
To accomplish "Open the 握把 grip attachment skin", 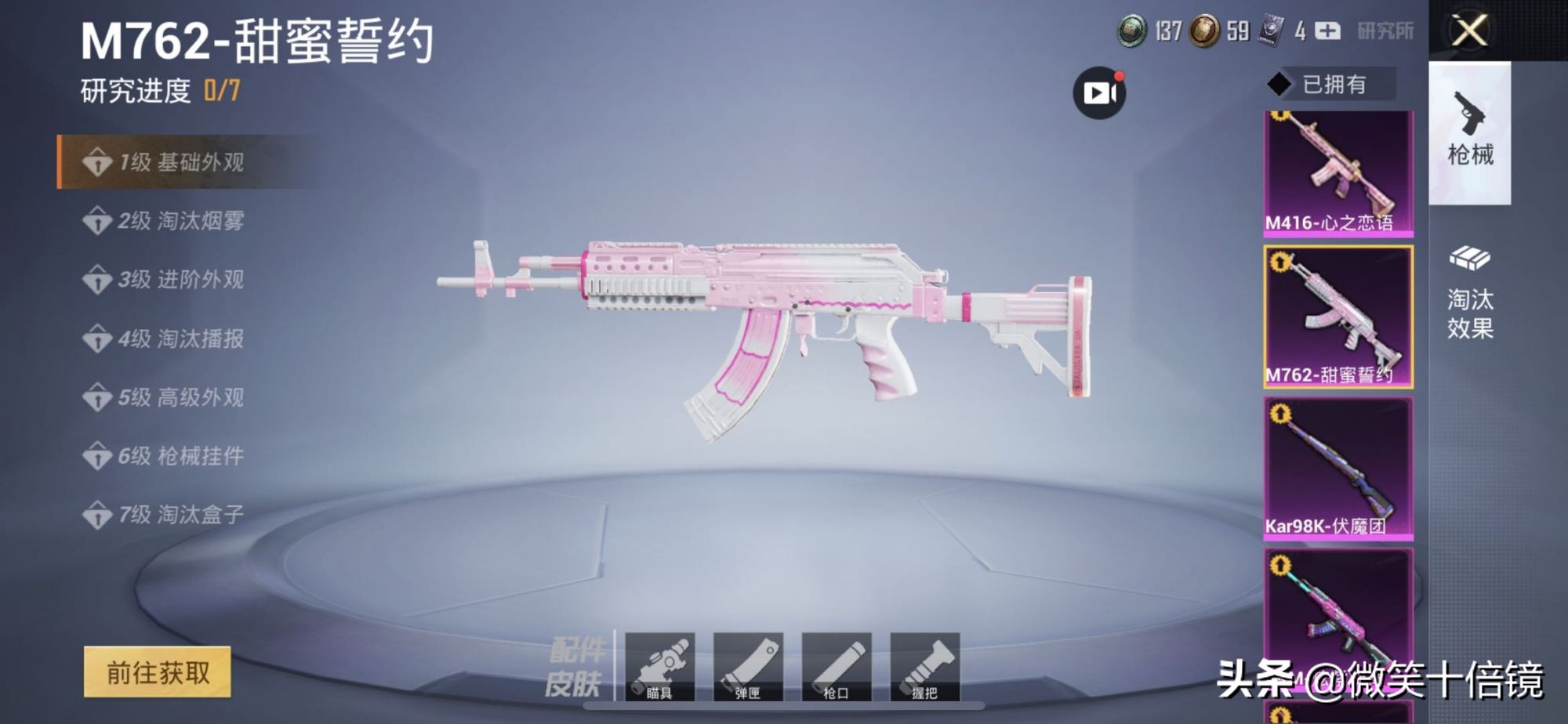I will (925, 666).
